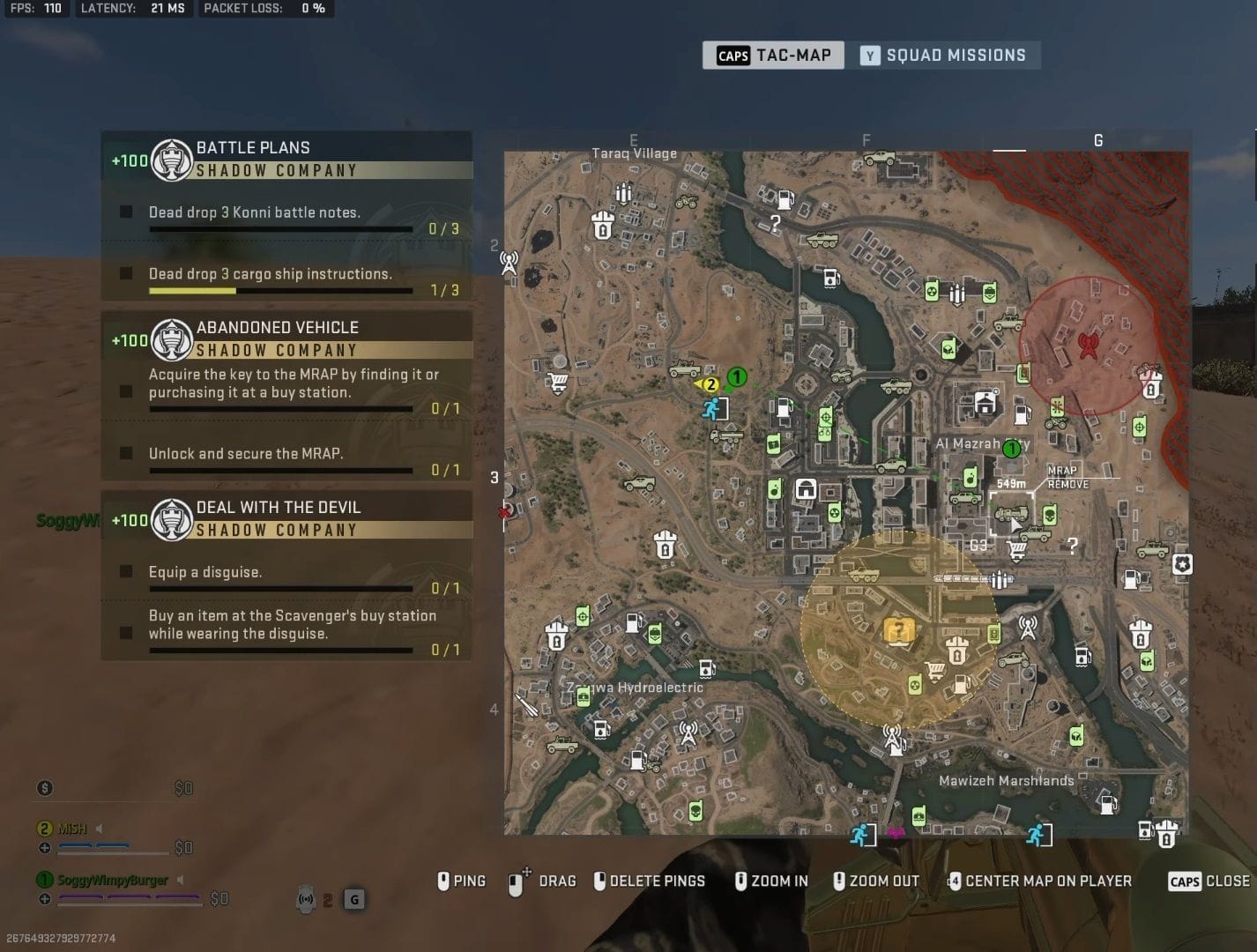This screenshot has width=1257, height=952.
Task: Select the MRAP REMOVE marker on the map
Action: tap(1066, 478)
